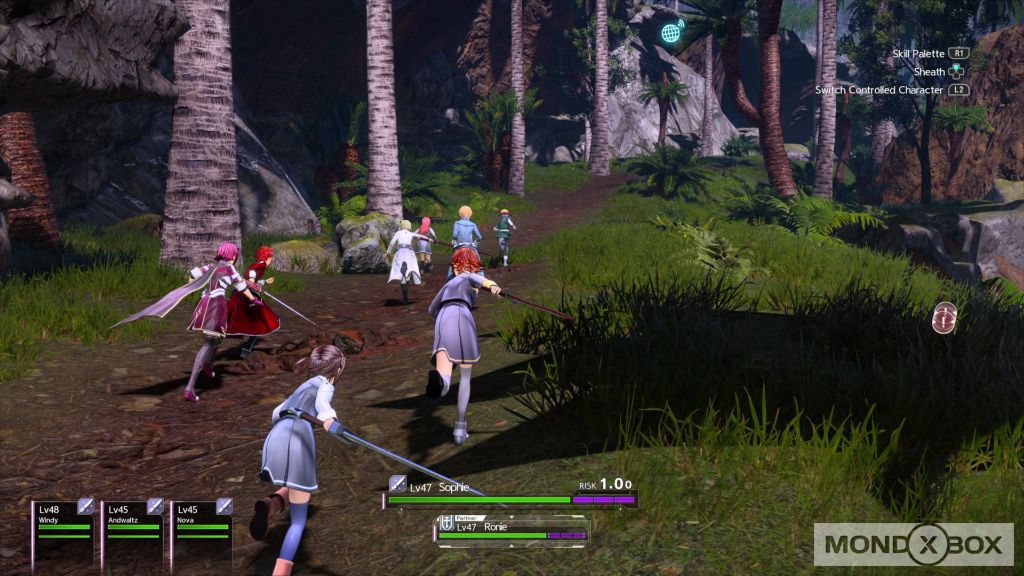Open the glowing globe network icon
The height and width of the screenshot is (576, 1024).
coord(672,31)
